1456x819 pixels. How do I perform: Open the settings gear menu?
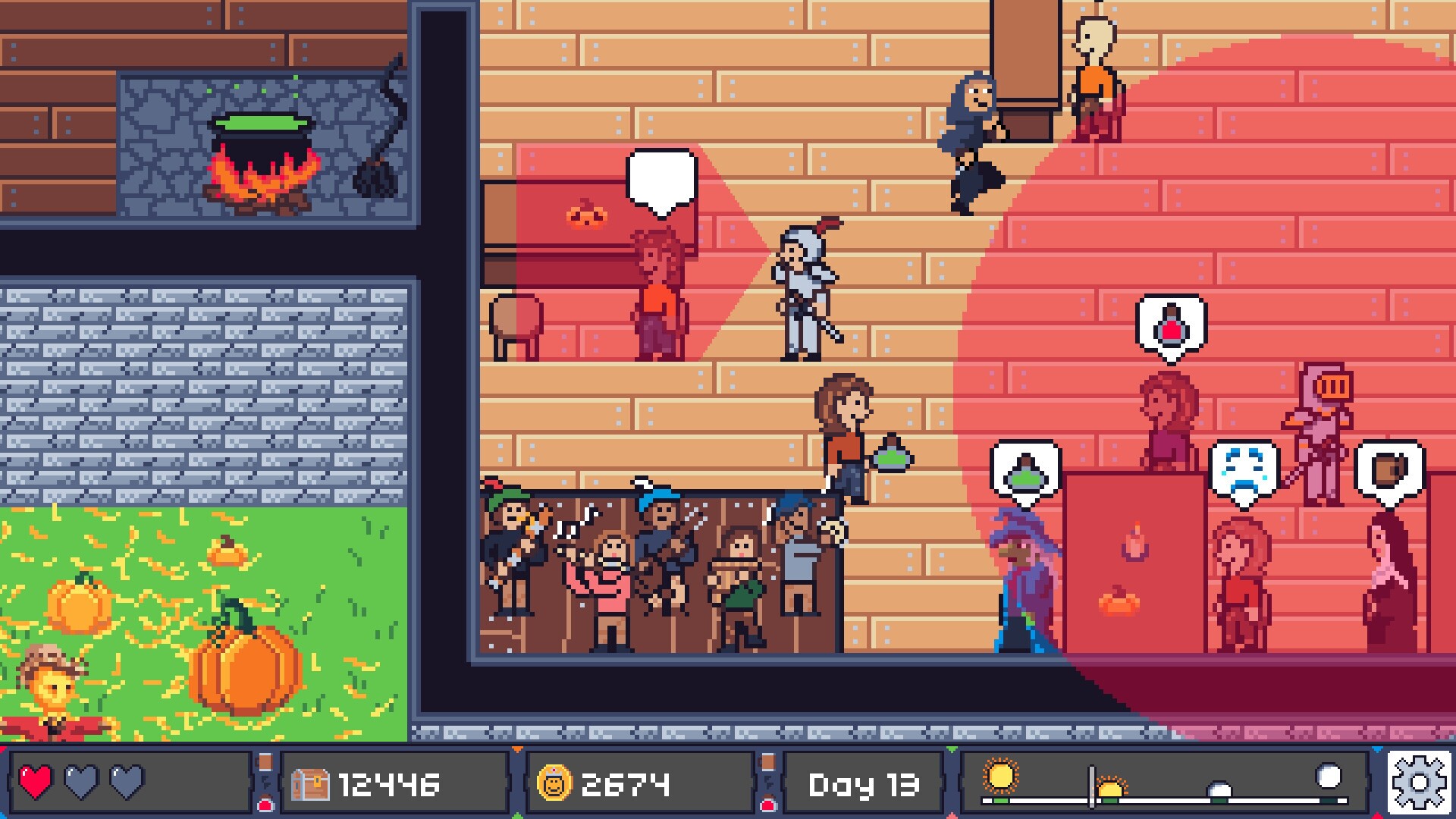tap(1420, 783)
